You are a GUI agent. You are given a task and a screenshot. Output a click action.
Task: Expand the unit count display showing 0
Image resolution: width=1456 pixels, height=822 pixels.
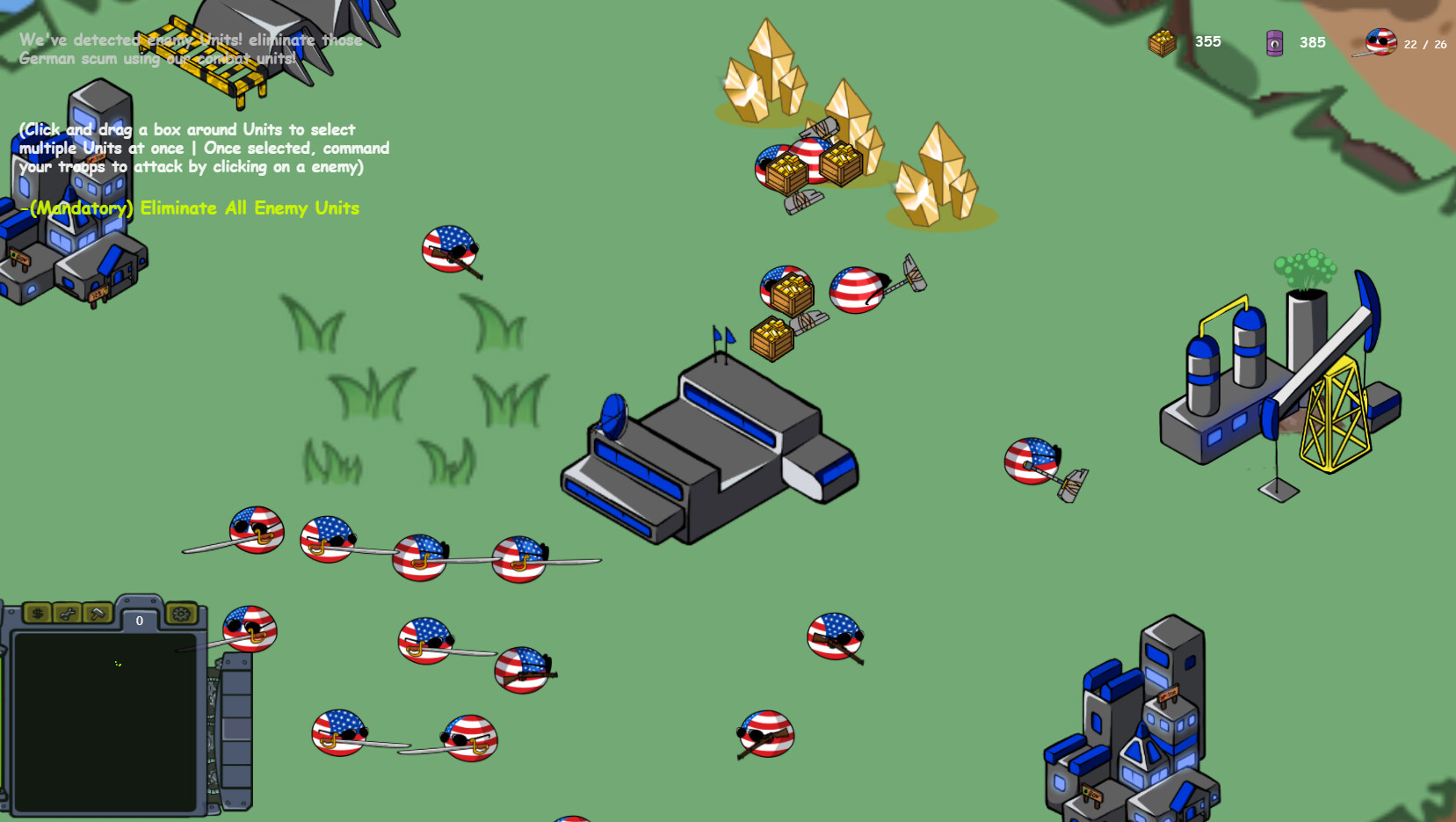[138, 621]
